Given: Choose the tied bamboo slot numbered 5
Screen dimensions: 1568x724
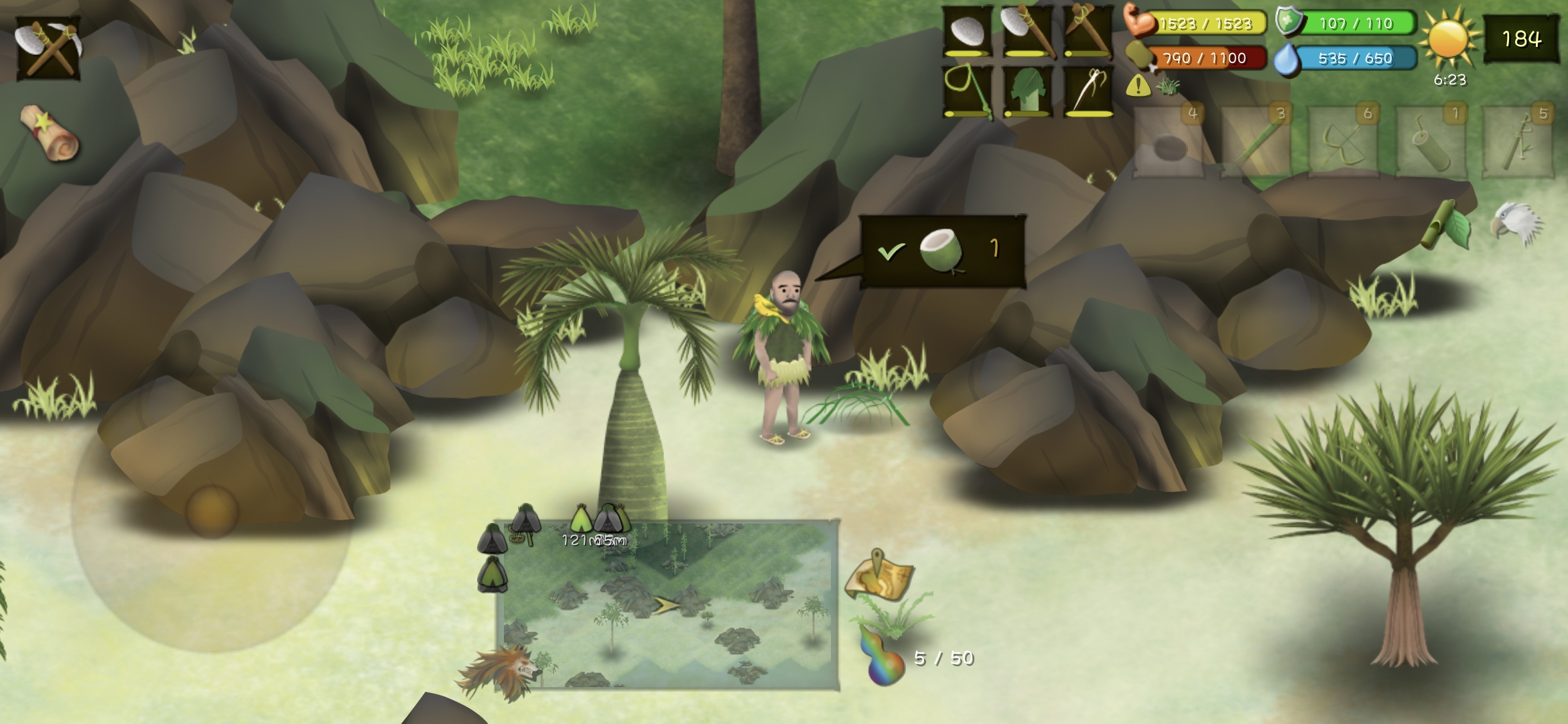Looking at the screenshot, I should point(1518,142).
